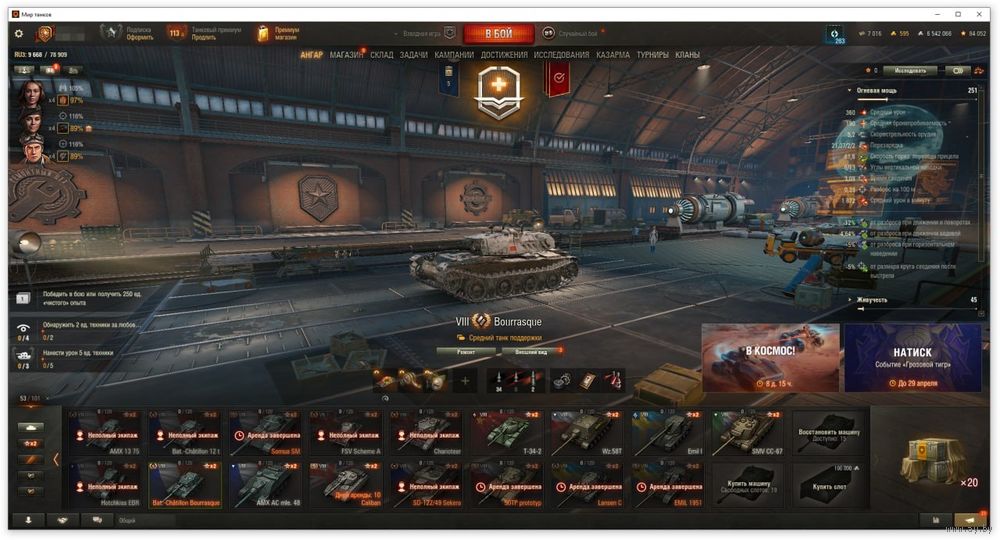Open the Восстановить машину tile

(827, 432)
